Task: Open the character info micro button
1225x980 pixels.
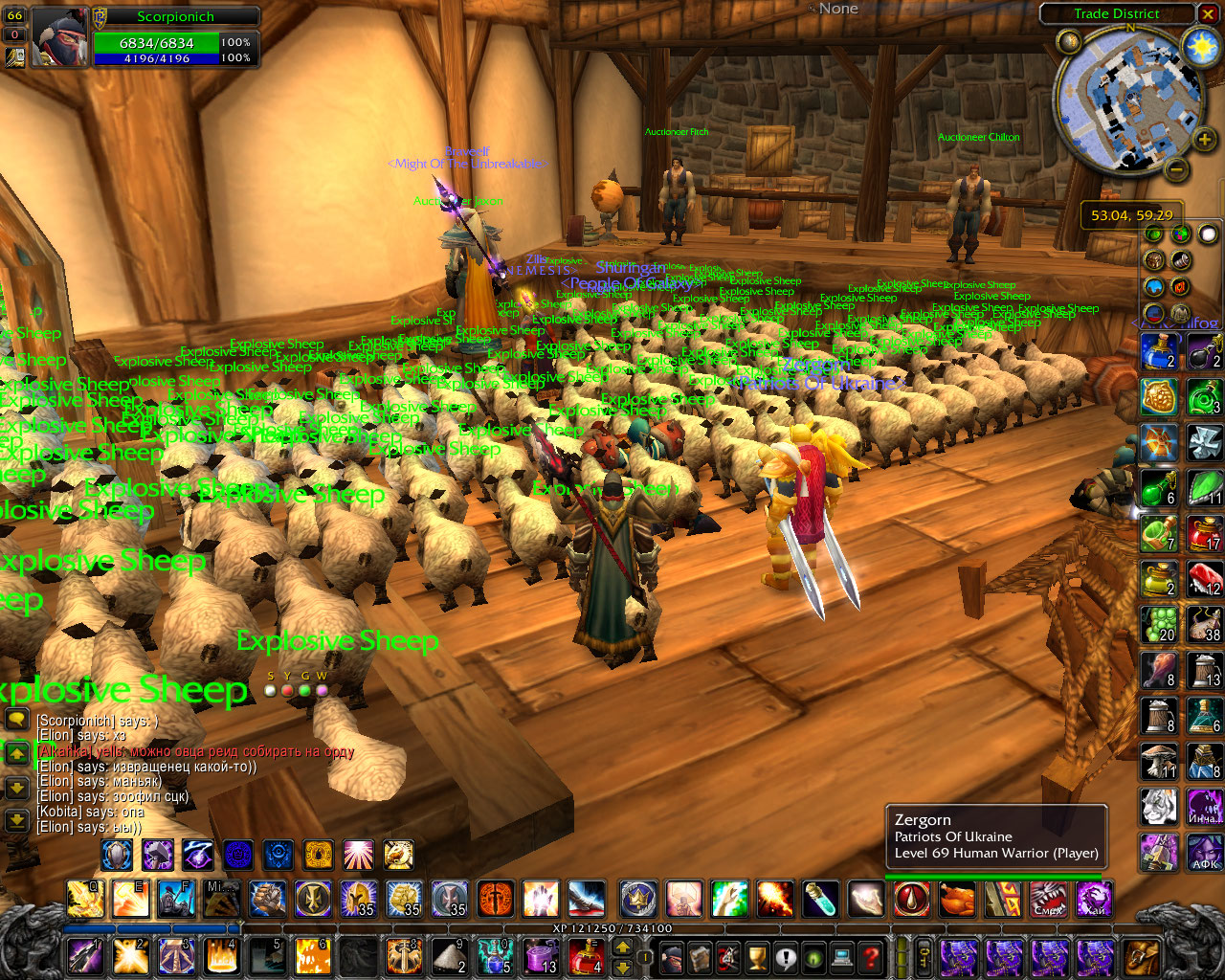Action: click(672, 956)
